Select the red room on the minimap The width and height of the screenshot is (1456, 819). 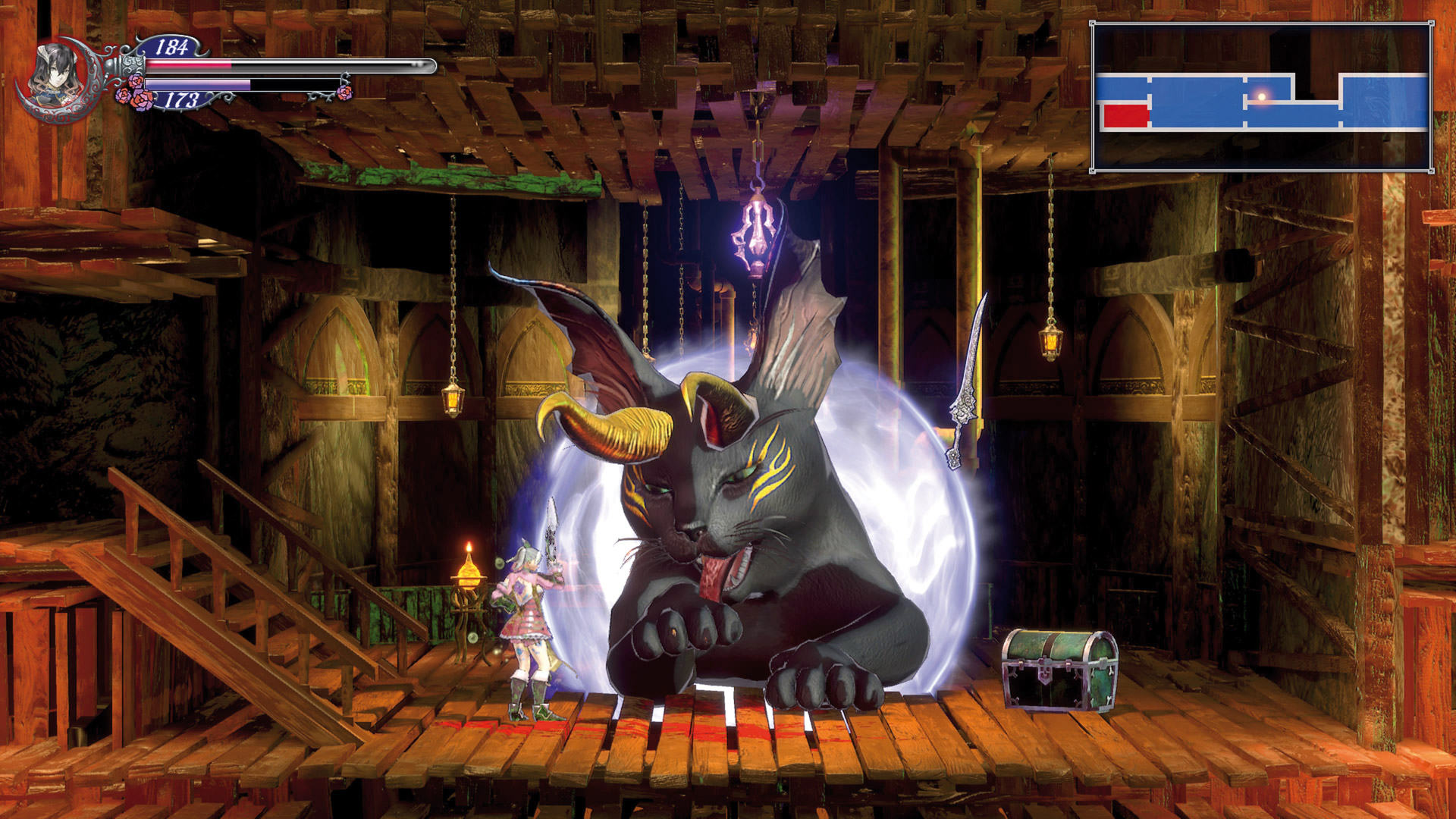click(x=1125, y=116)
